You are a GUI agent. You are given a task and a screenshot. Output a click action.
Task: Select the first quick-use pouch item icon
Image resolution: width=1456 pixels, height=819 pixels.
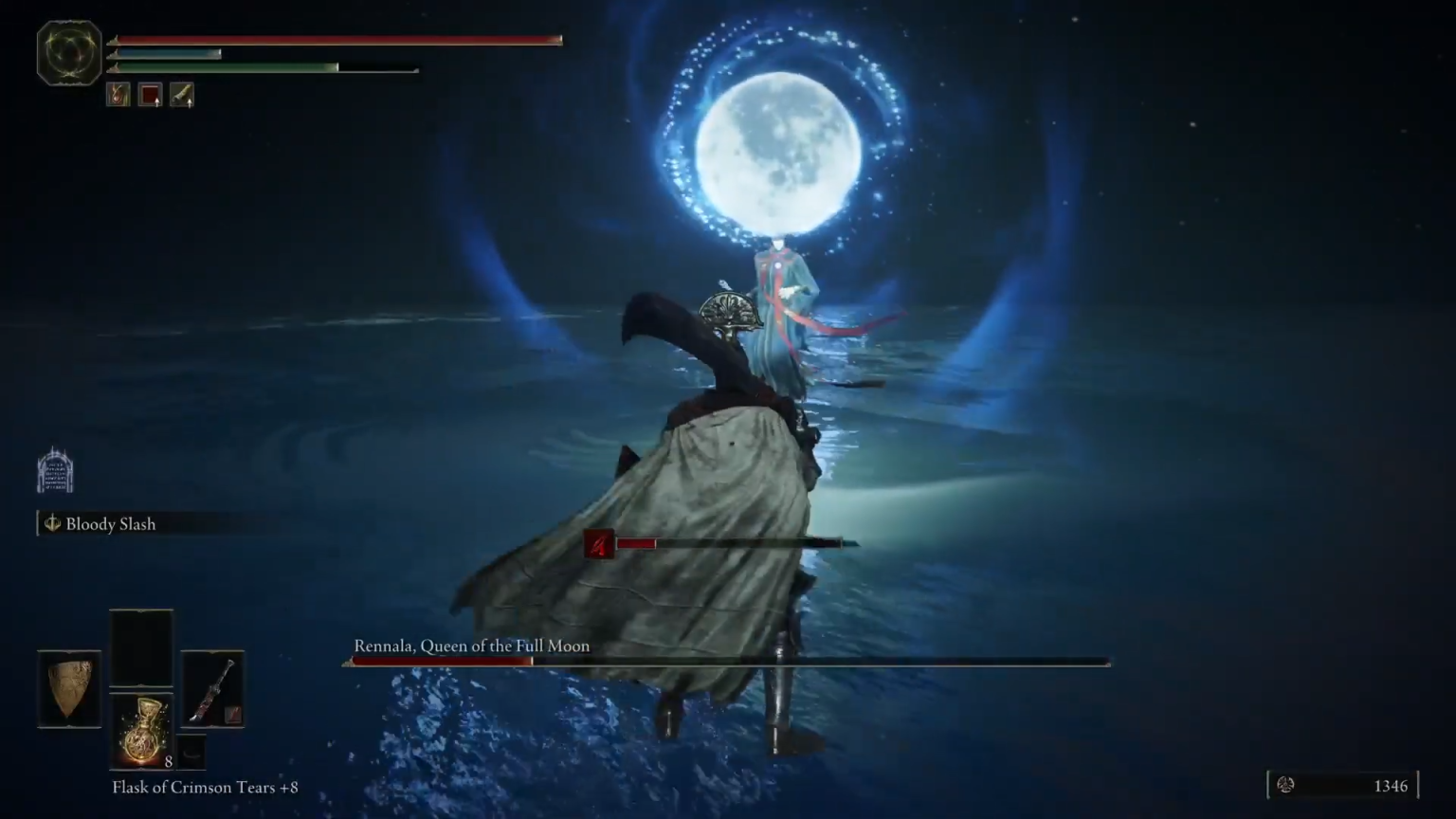click(118, 94)
